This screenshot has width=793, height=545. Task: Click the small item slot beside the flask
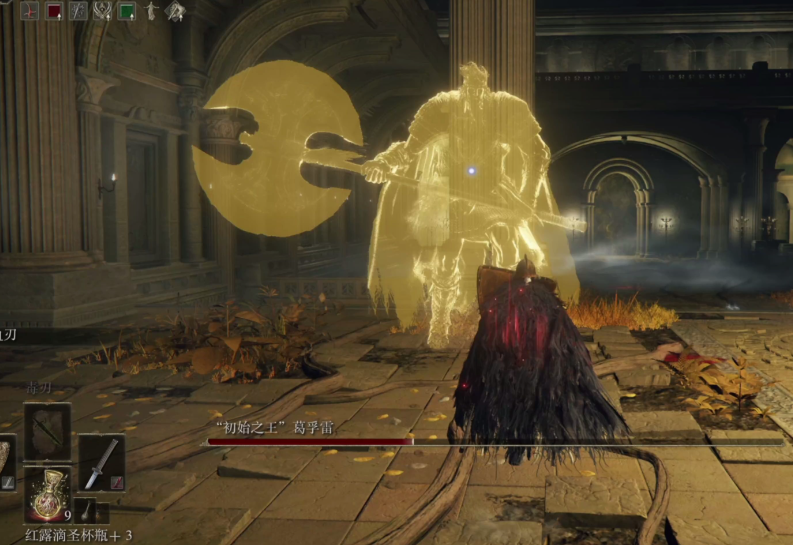click(86, 509)
